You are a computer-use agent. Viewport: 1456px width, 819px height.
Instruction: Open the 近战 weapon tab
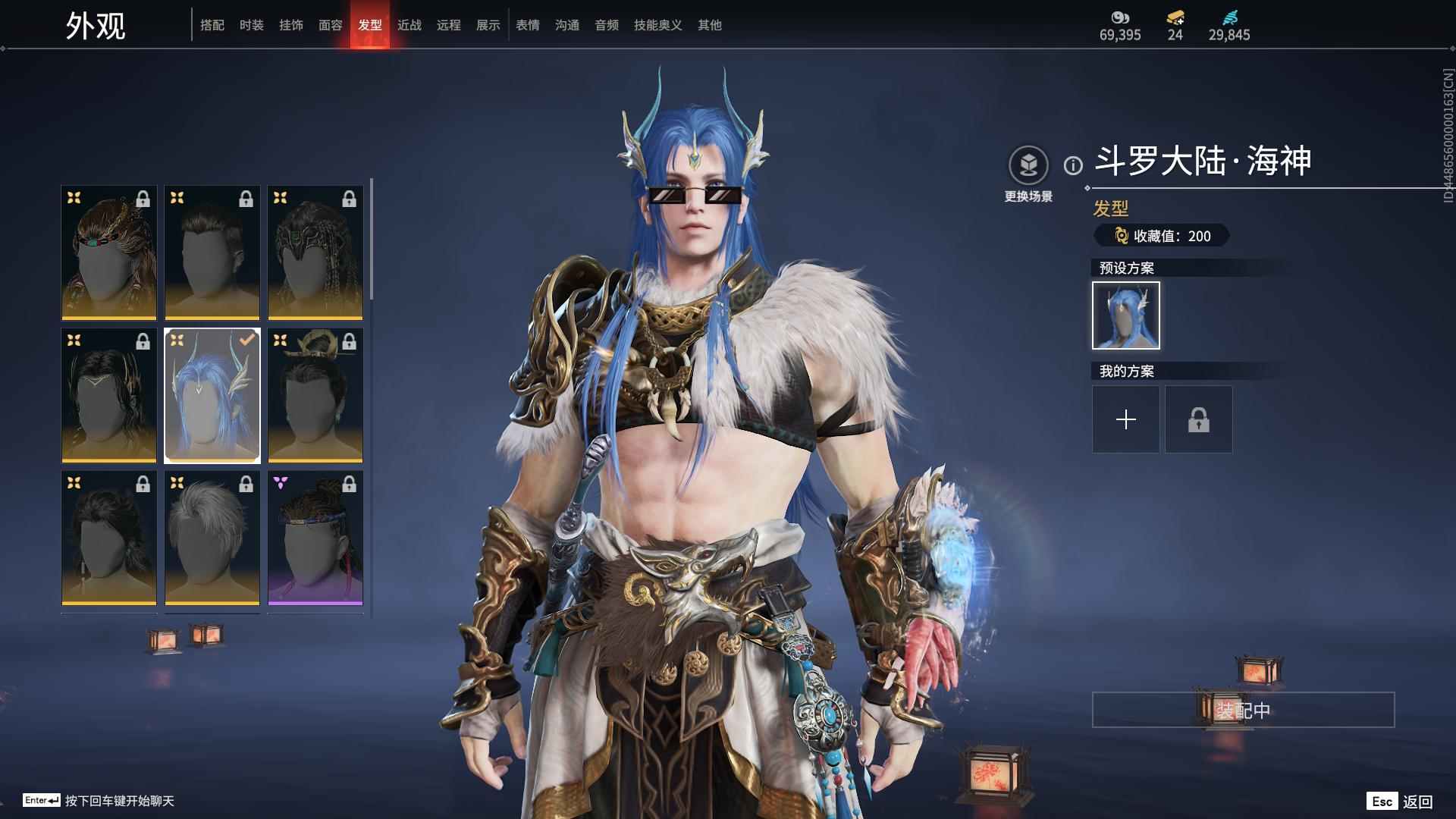click(x=409, y=25)
